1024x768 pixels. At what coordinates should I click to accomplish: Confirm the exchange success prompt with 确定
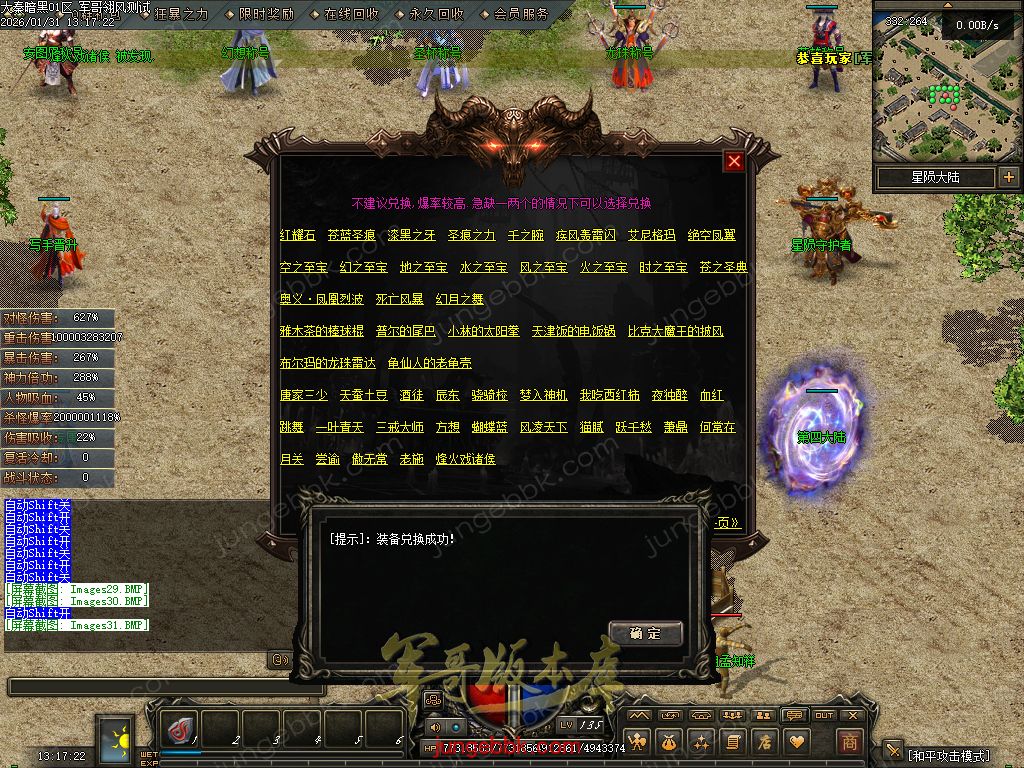pos(645,633)
